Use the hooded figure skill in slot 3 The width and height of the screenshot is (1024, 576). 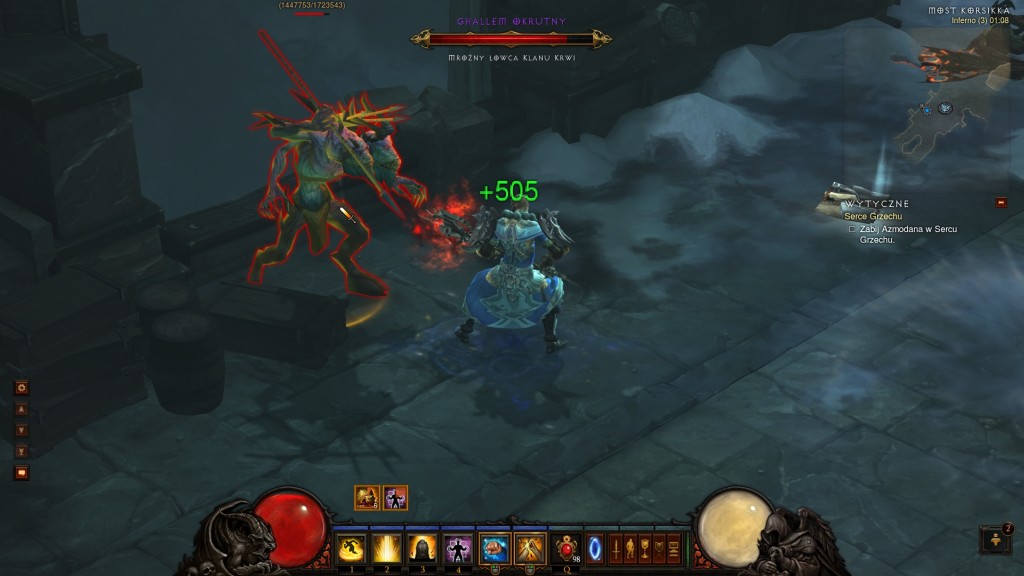421,548
